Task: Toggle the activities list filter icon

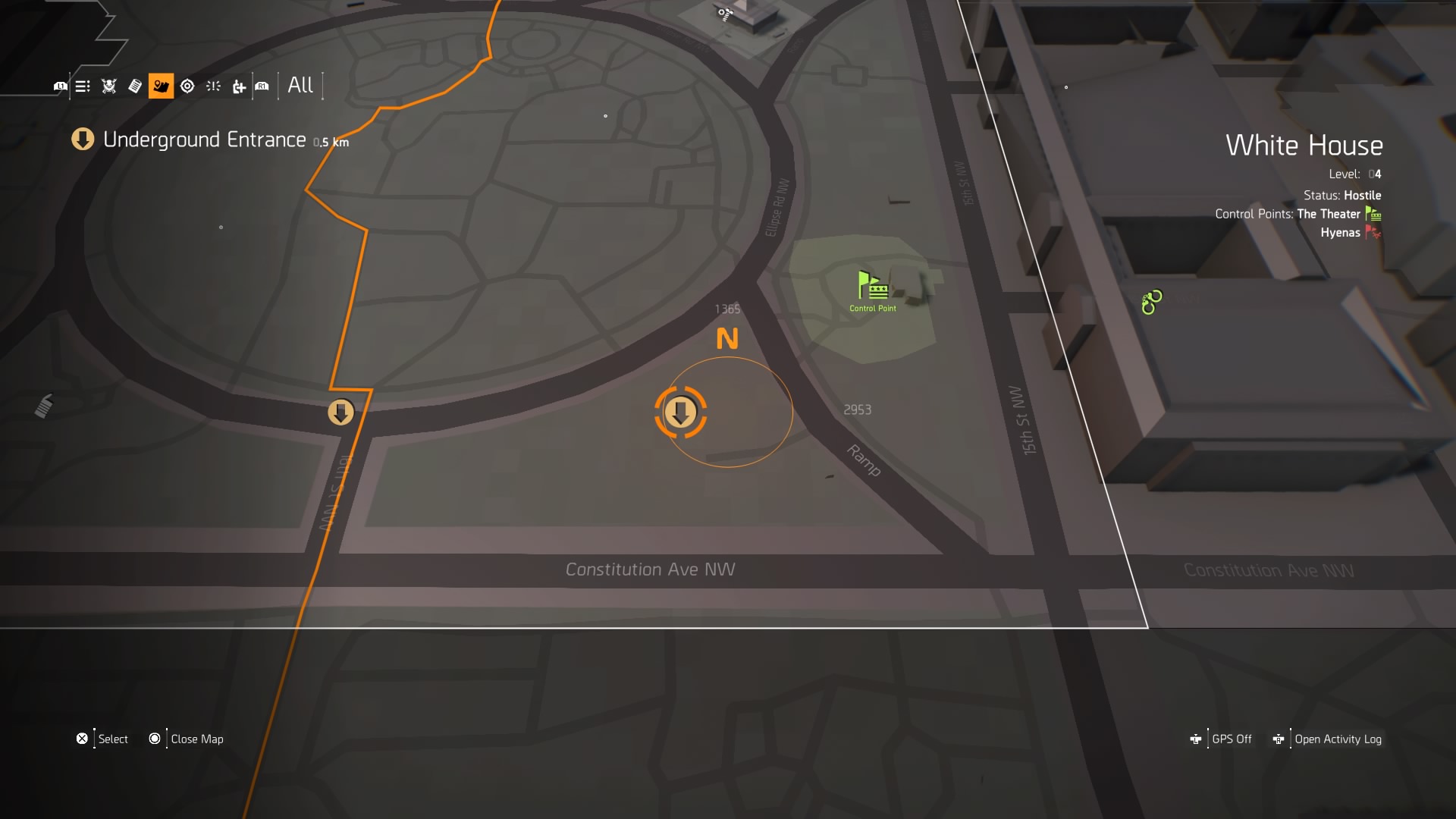Action: (81, 86)
